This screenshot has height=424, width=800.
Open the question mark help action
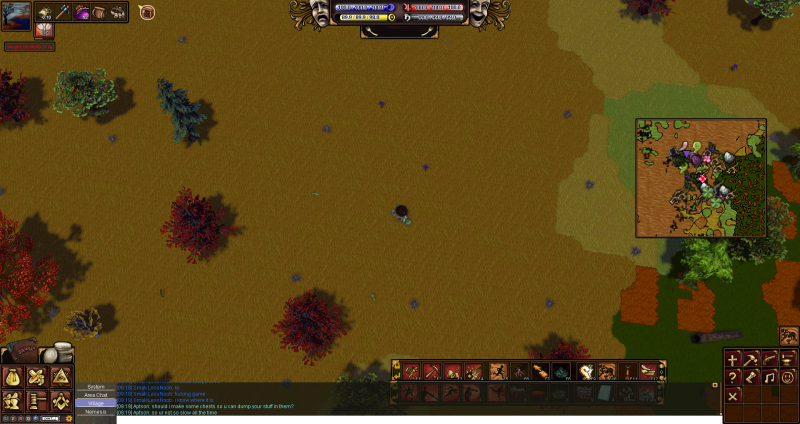[733, 377]
